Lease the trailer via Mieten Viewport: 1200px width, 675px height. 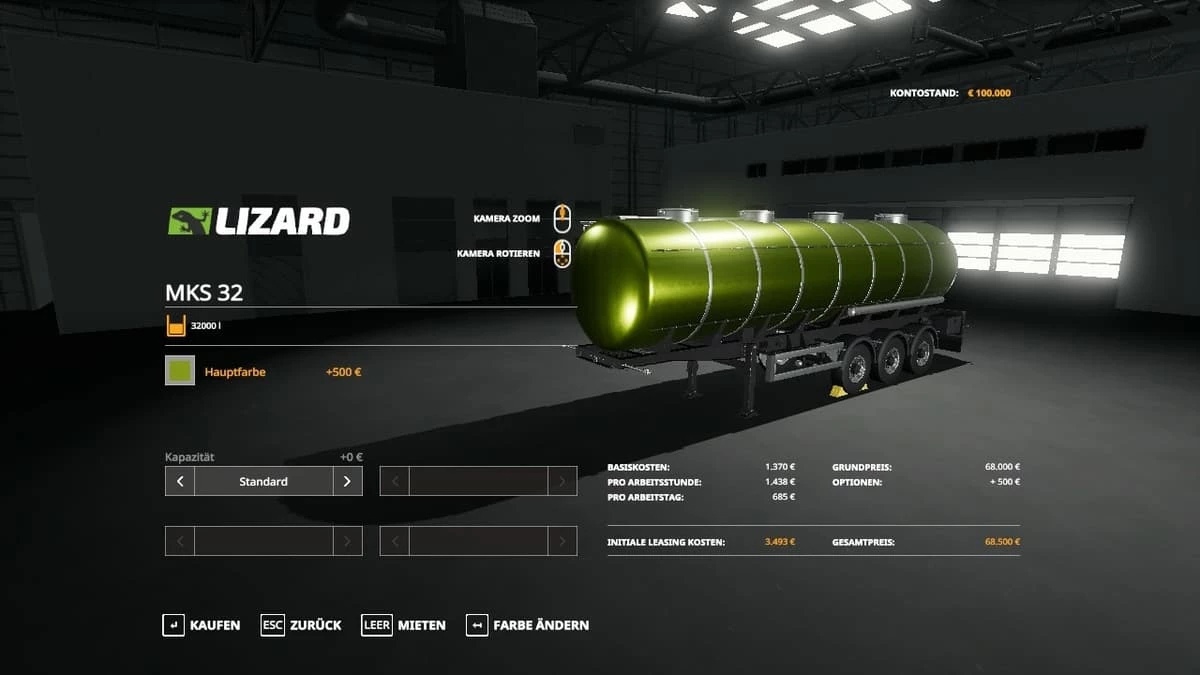405,625
